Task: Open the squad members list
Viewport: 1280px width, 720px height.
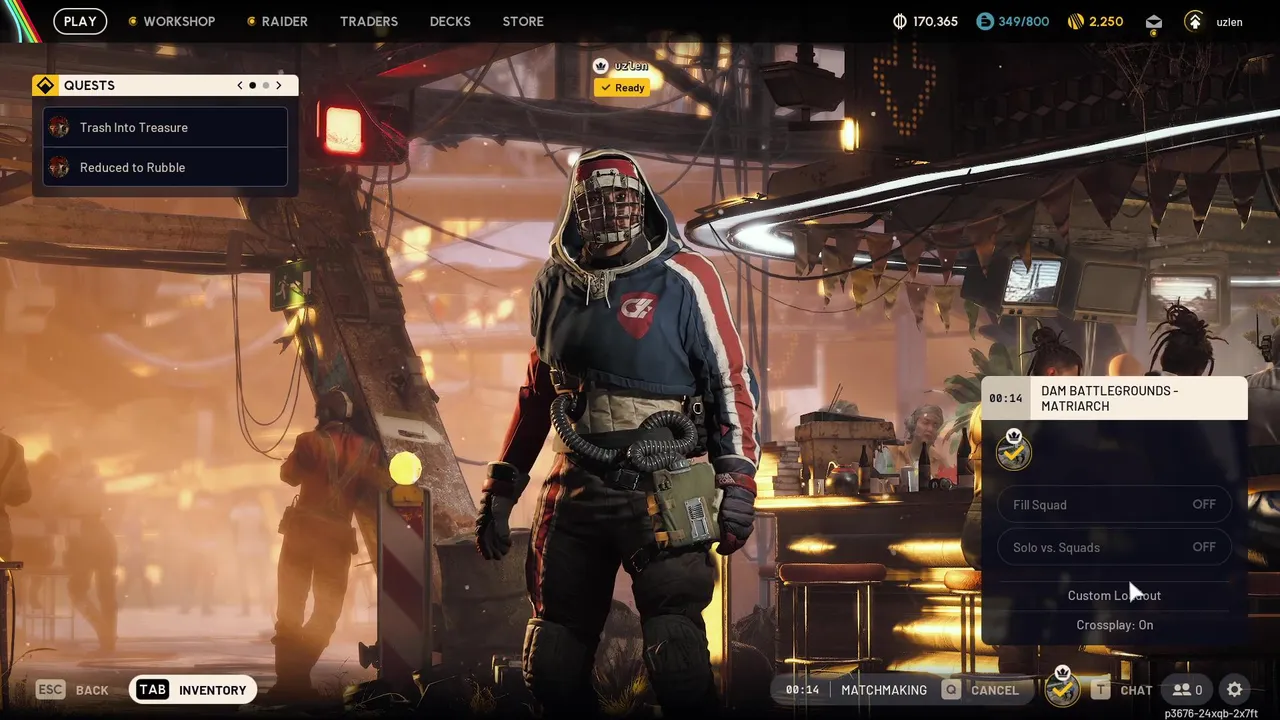Action: click(x=1188, y=690)
